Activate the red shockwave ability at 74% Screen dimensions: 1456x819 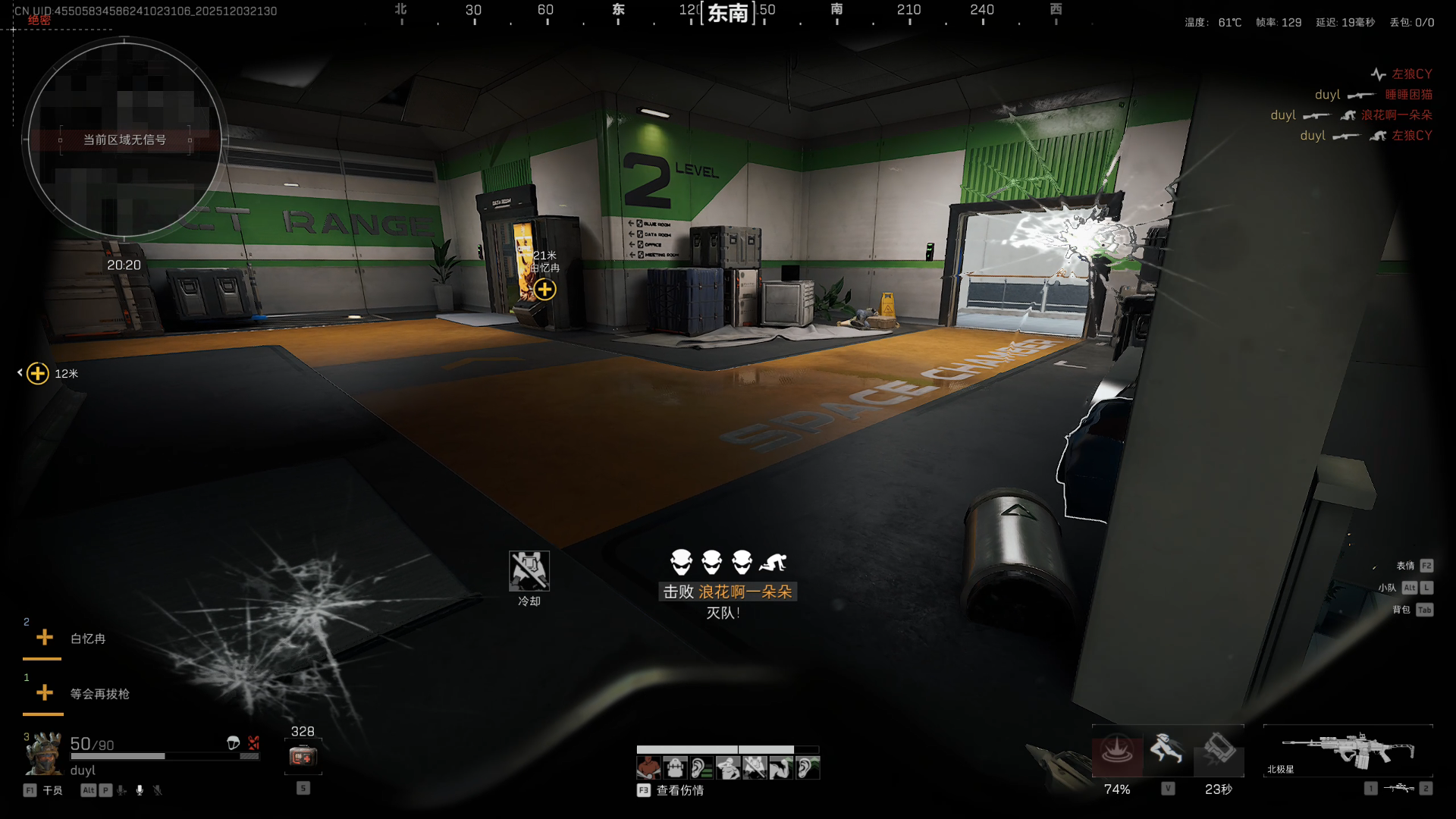(1117, 752)
